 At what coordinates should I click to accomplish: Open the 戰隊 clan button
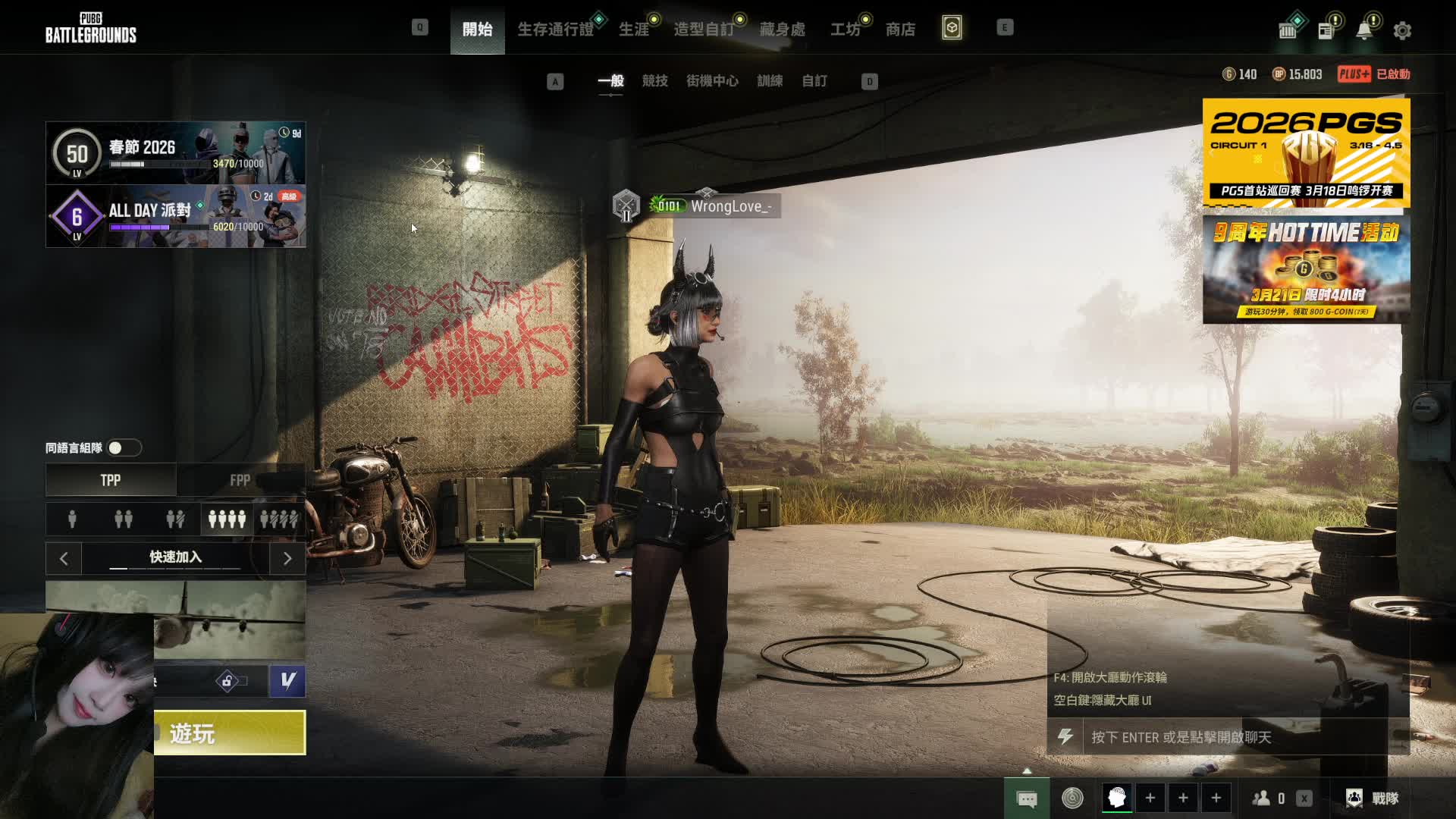1373,798
